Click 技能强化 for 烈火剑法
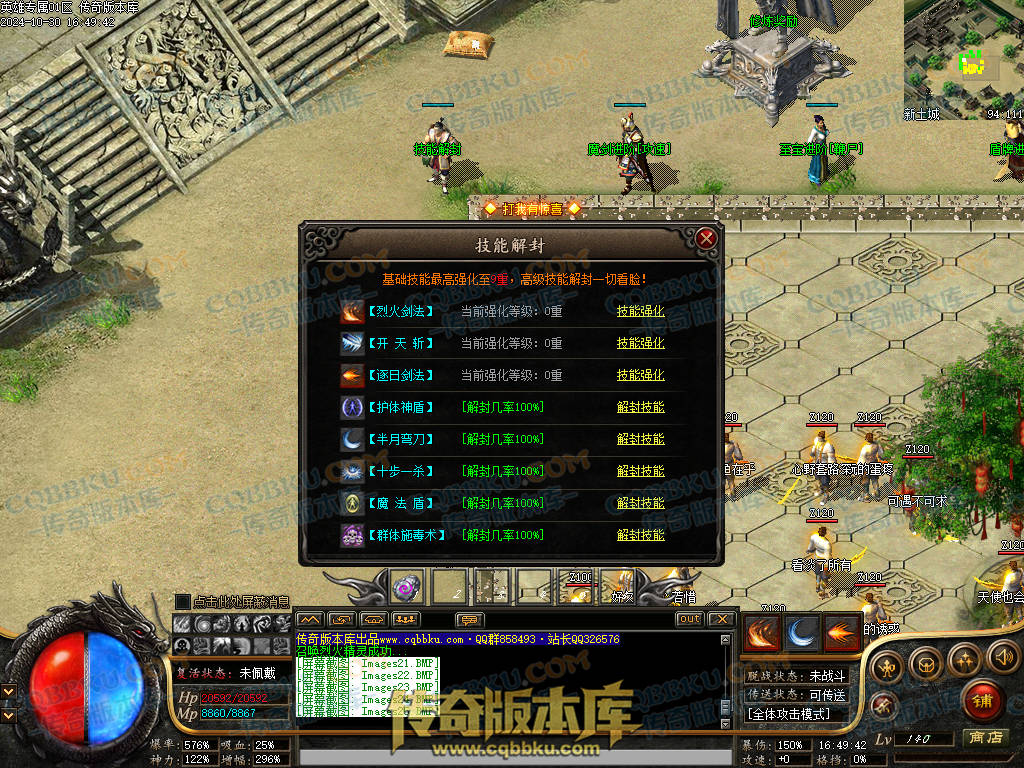Viewport: 1024px width, 768px height. click(640, 312)
